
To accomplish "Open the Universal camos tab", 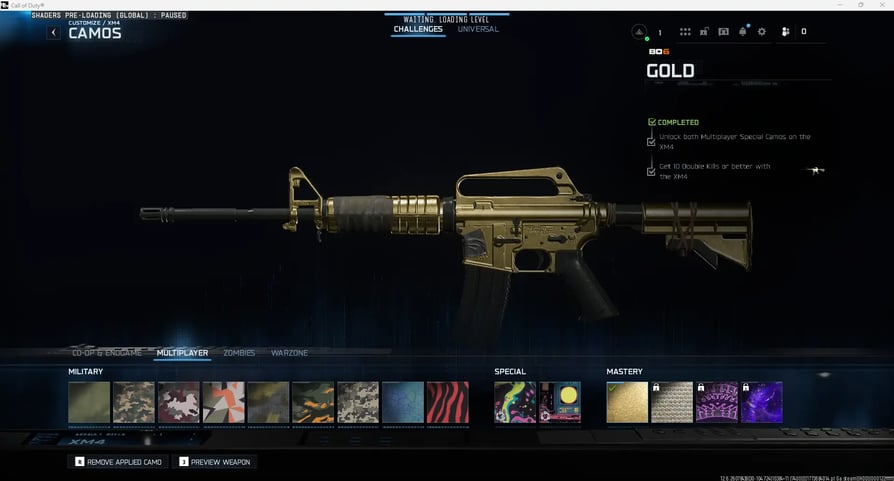I will point(478,30).
